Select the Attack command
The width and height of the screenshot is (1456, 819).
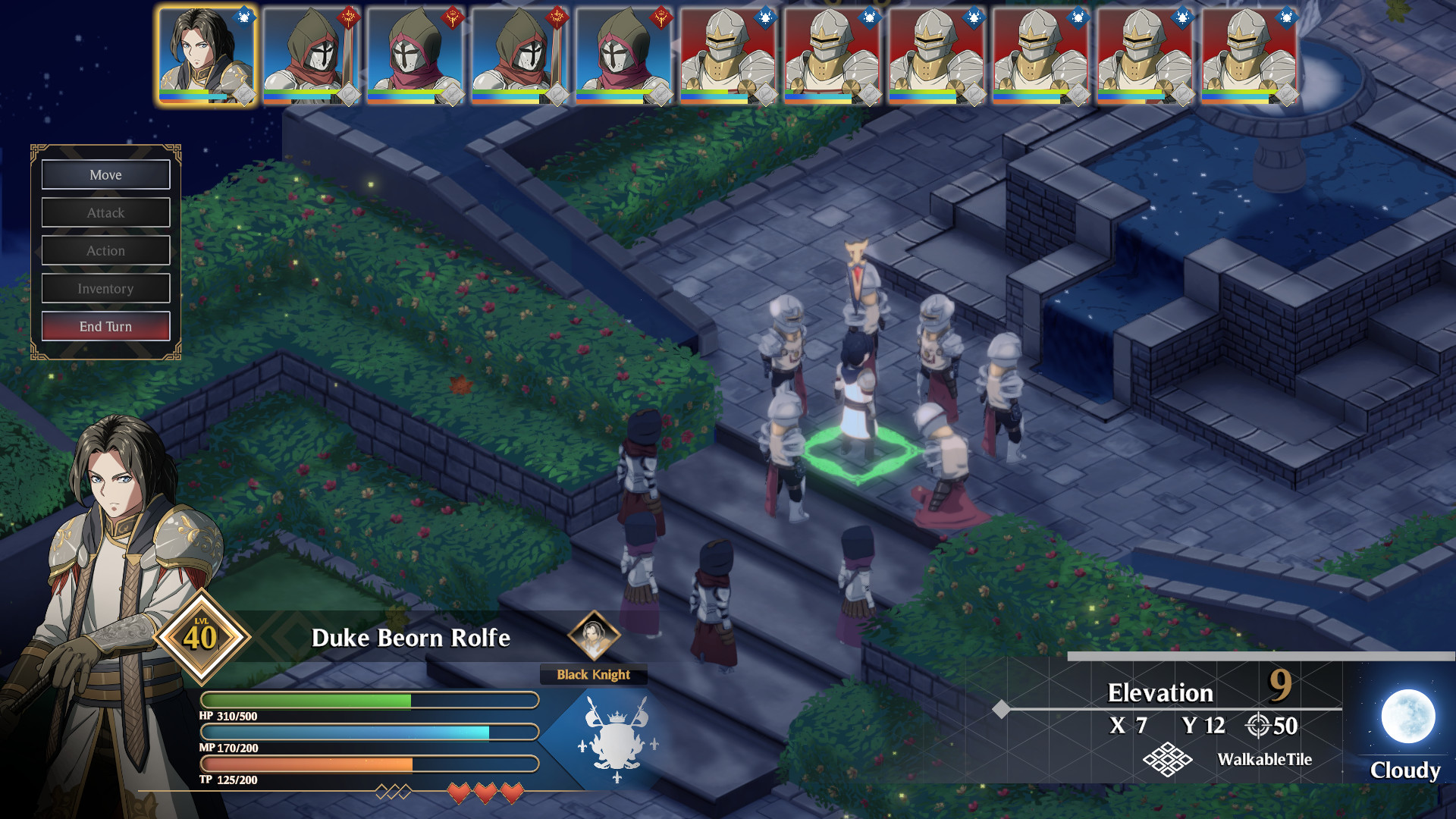click(105, 212)
